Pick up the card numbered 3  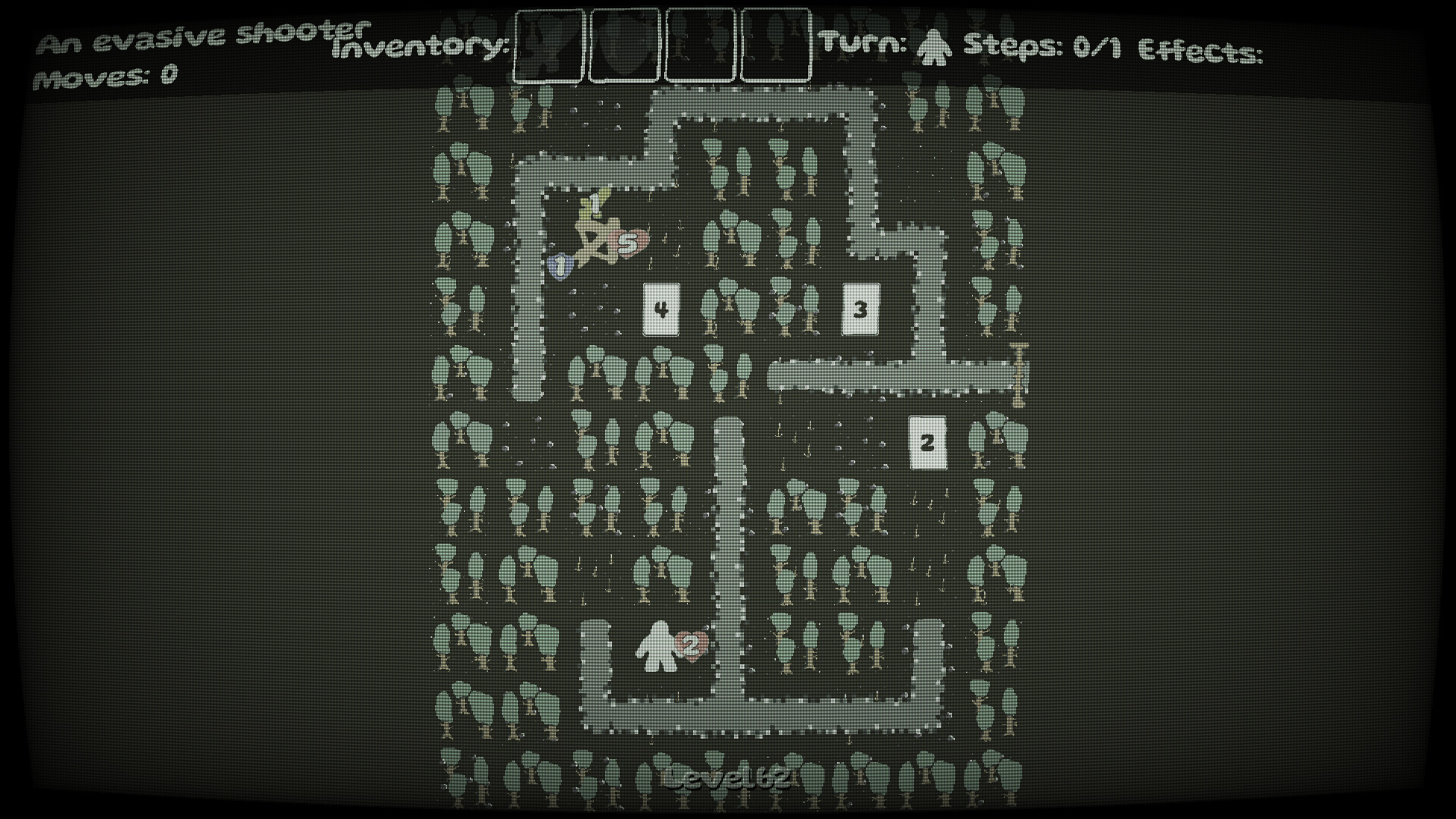click(861, 309)
